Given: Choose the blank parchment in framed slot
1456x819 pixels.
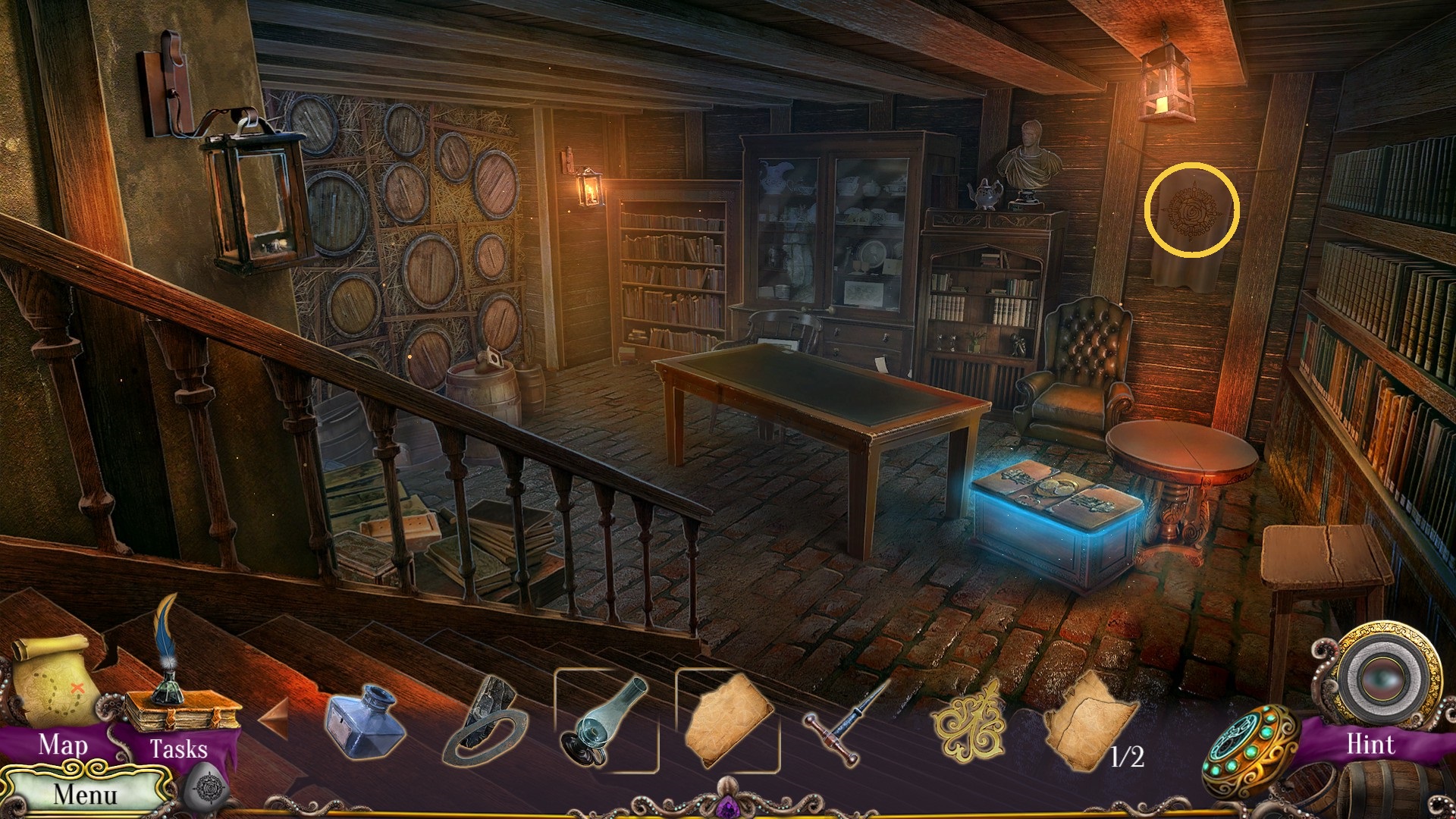Looking at the screenshot, I should point(728,721).
